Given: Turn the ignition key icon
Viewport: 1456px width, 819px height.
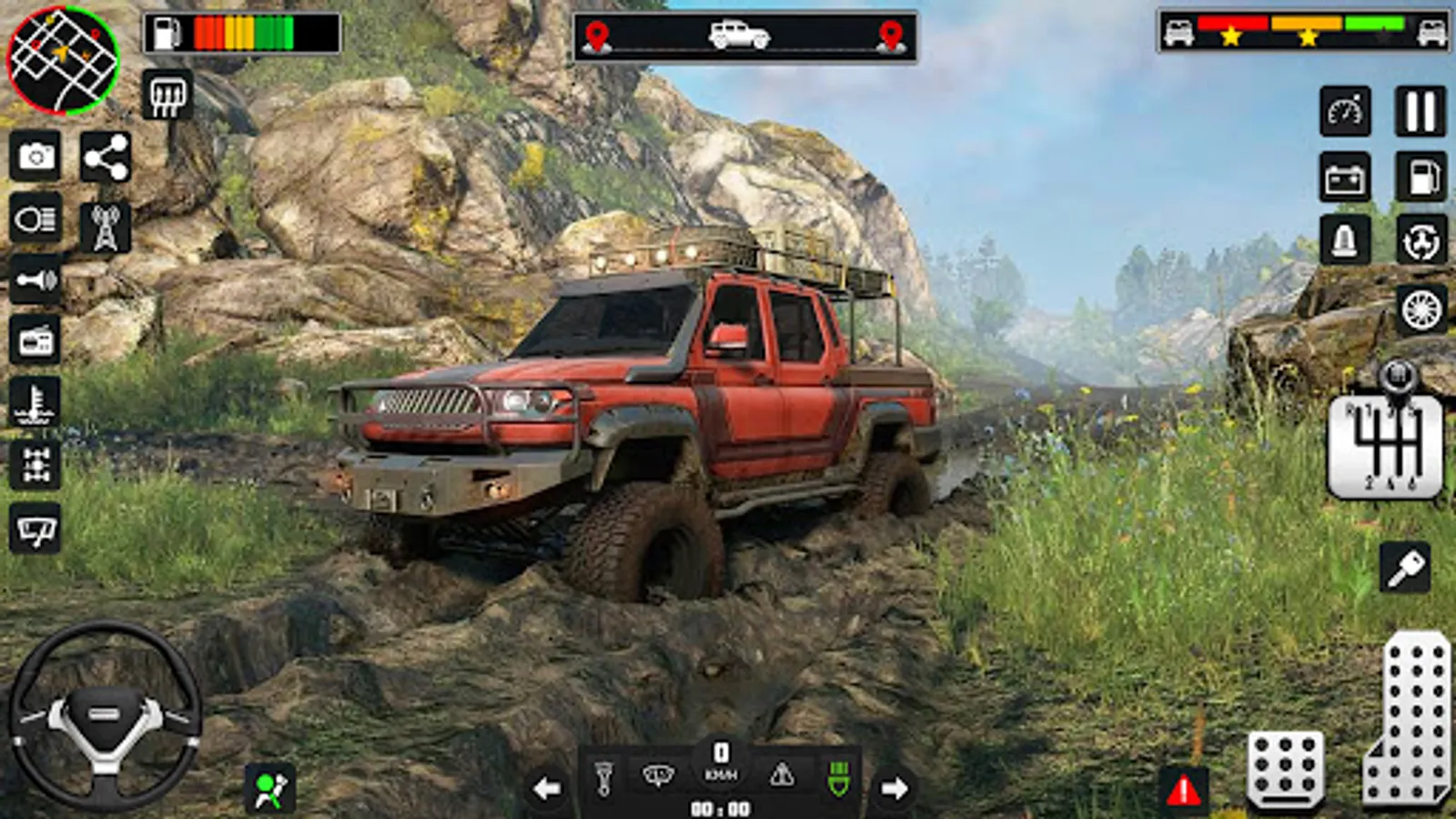Looking at the screenshot, I should point(1405,569).
